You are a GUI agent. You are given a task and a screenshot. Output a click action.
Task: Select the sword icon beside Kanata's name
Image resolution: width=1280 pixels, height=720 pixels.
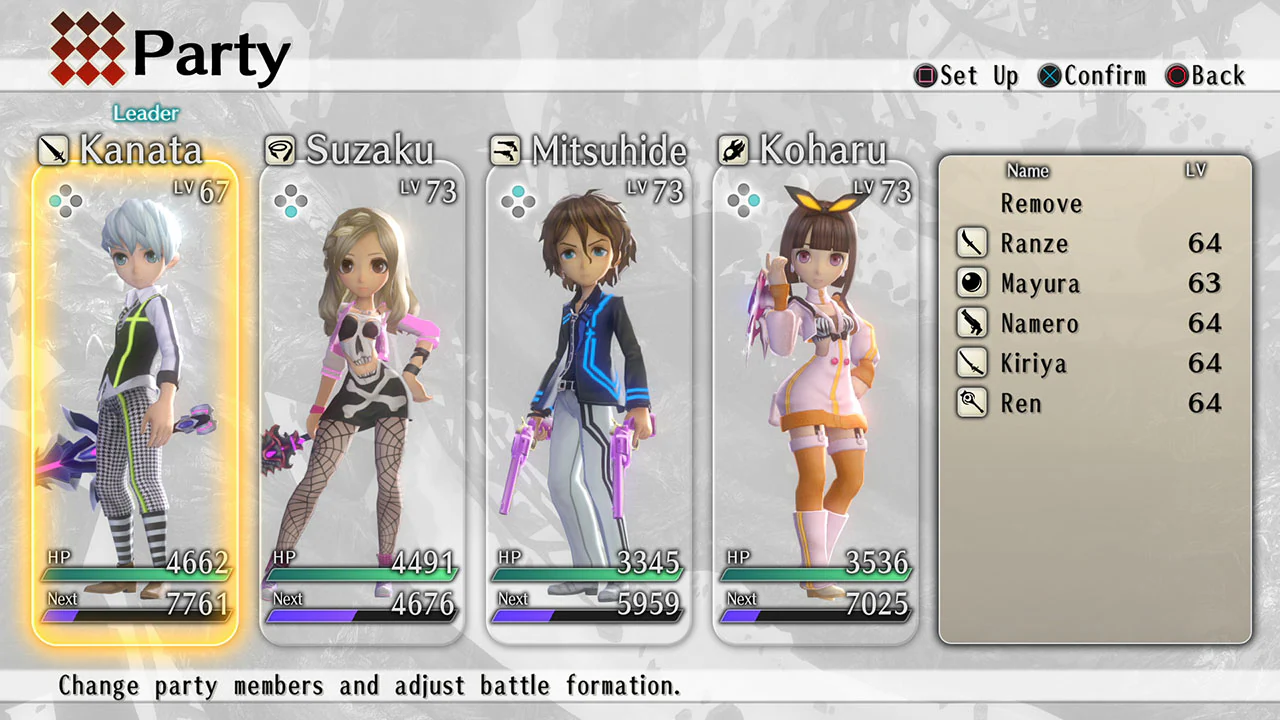[54, 150]
